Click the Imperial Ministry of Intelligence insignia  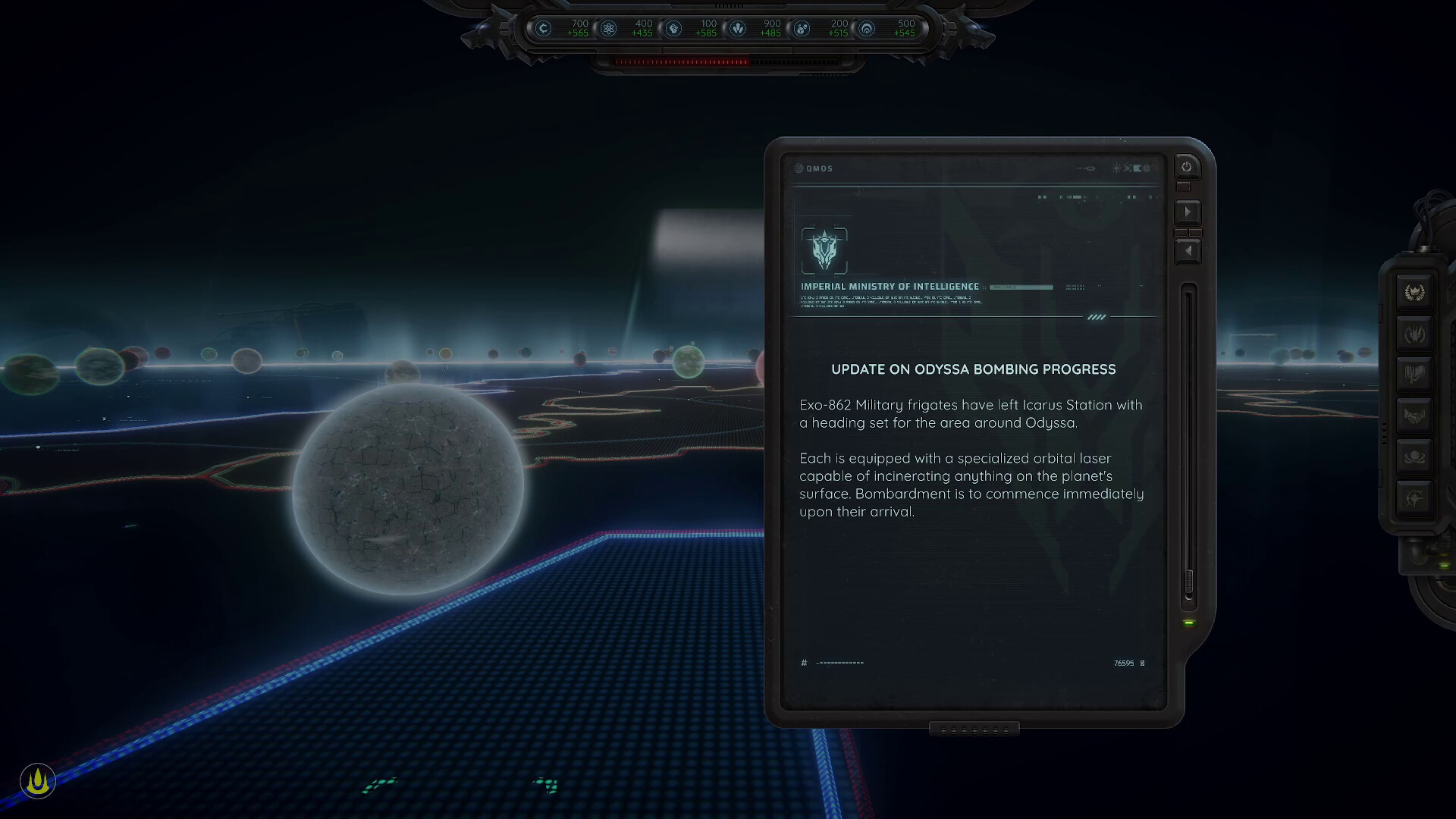click(824, 251)
